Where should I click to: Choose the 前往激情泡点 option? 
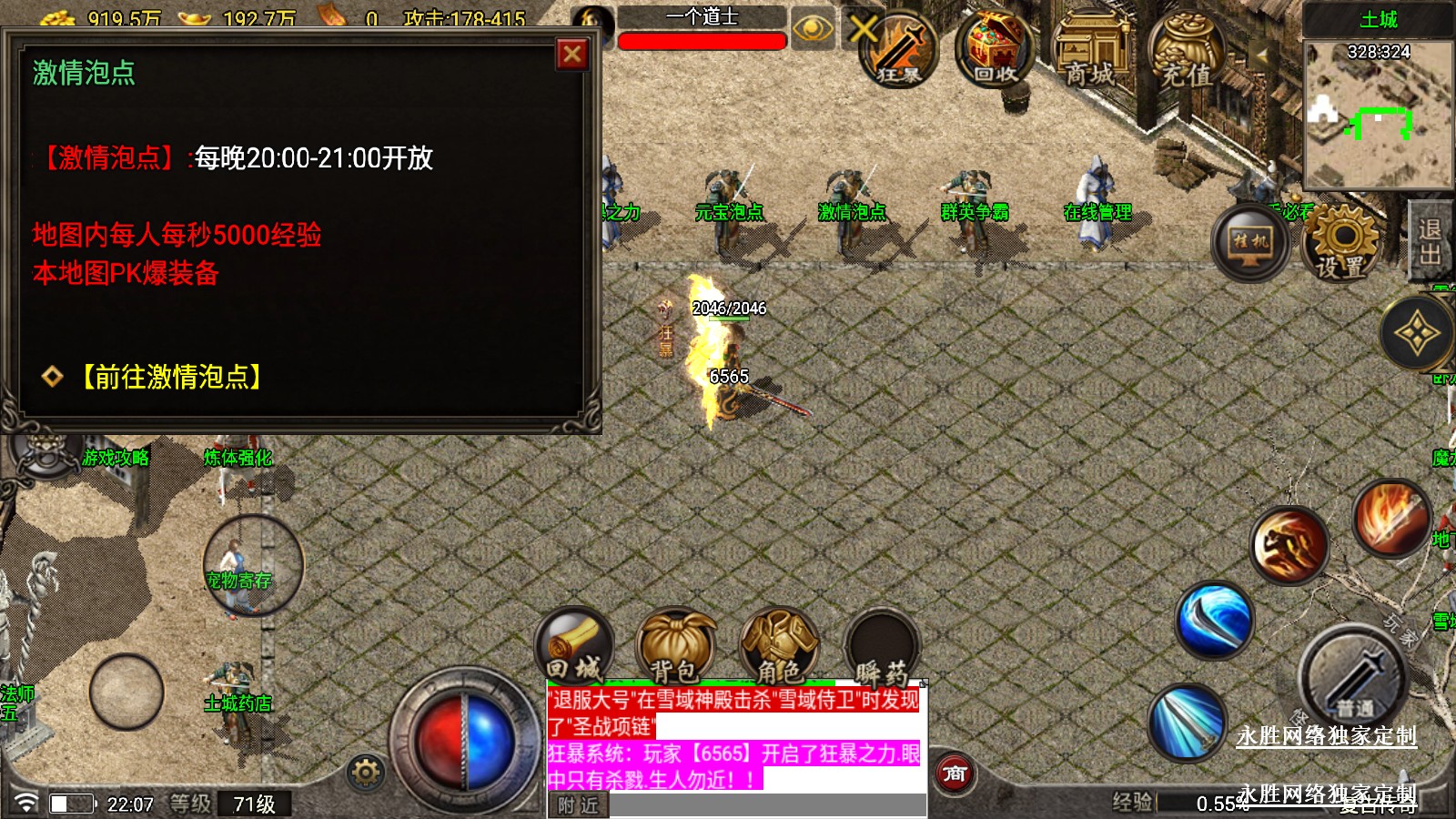pyautogui.click(x=170, y=377)
